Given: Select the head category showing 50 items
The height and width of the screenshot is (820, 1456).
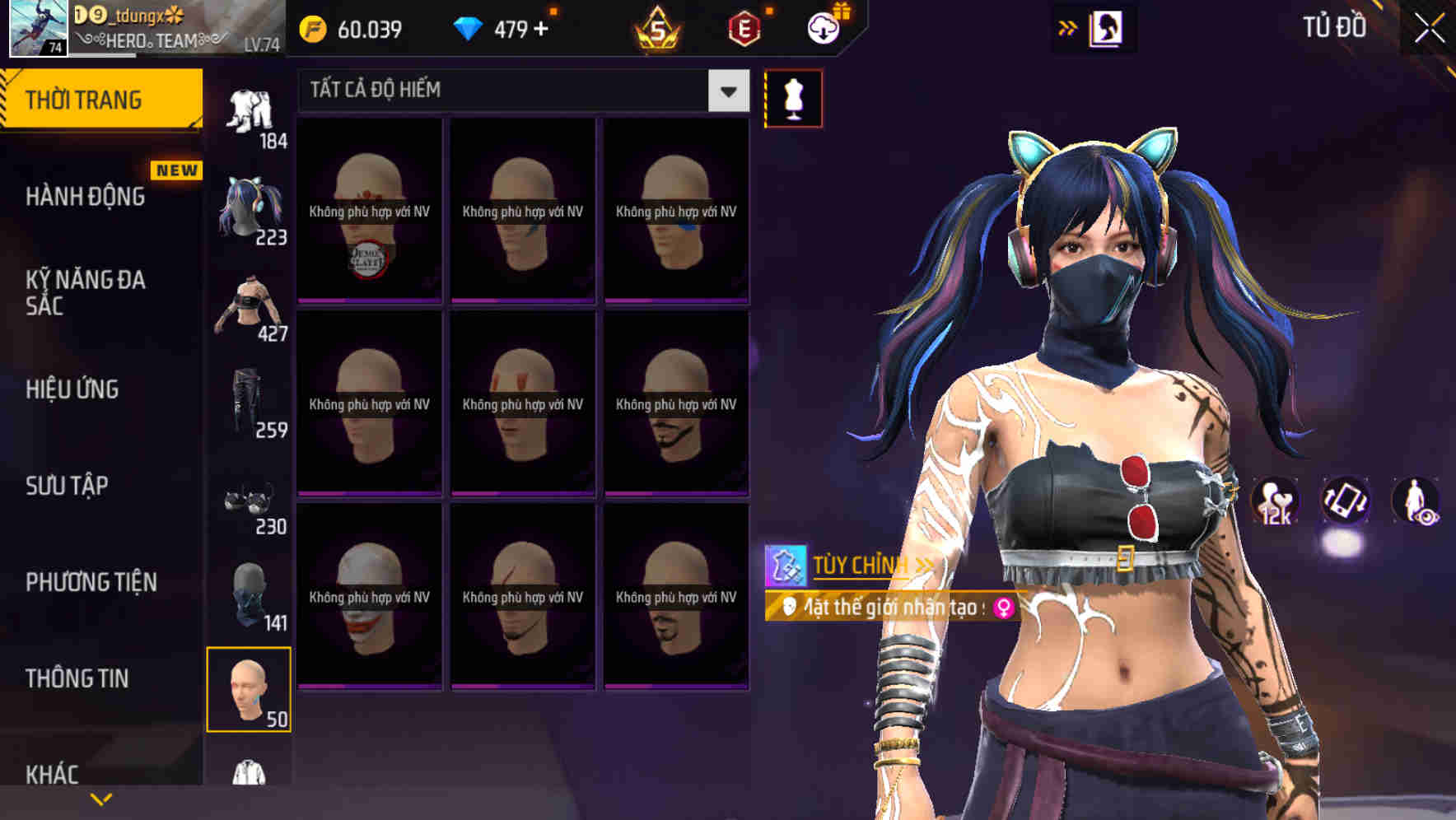Looking at the screenshot, I should pyautogui.click(x=250, y=690).
